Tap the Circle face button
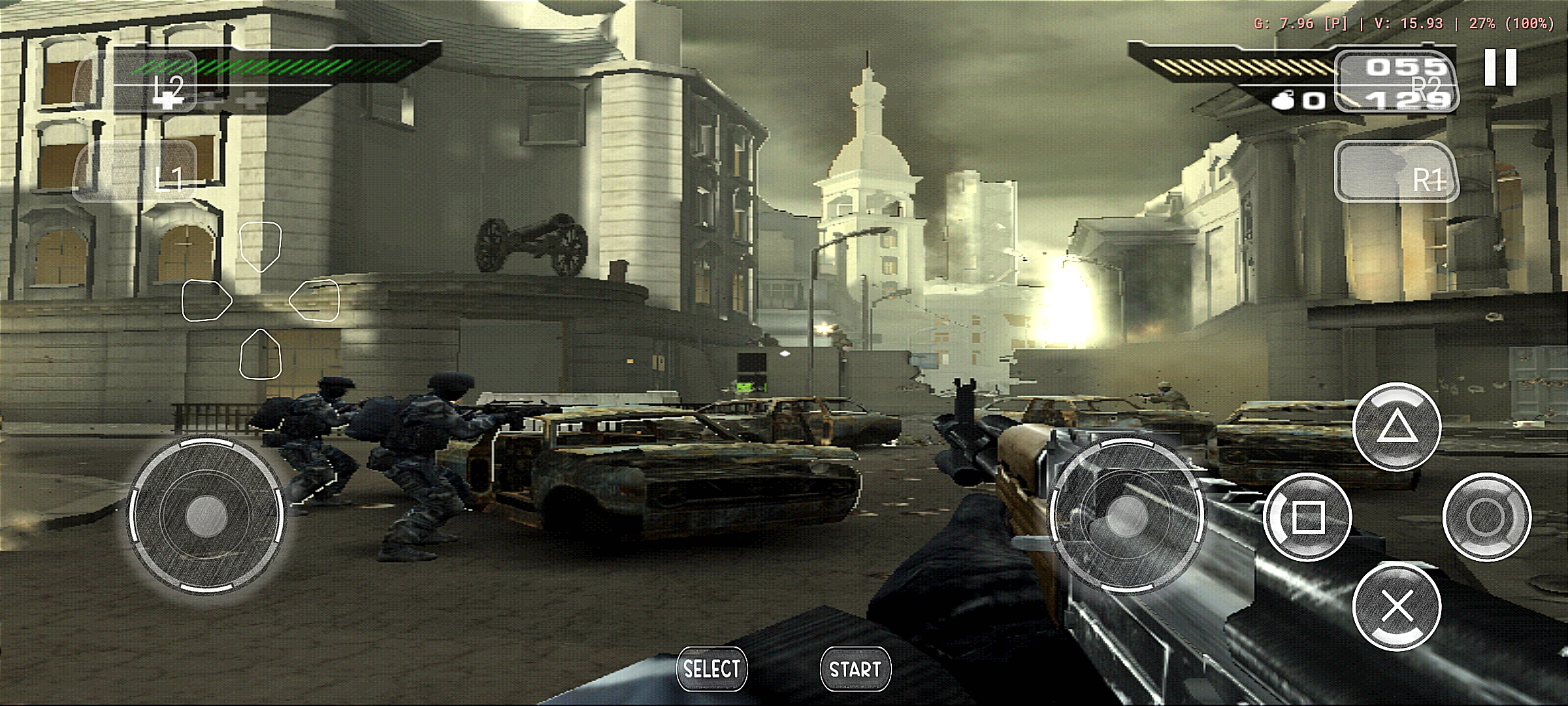Image resolution: width=1568 pixels, height=706 pixels. 1486,518
